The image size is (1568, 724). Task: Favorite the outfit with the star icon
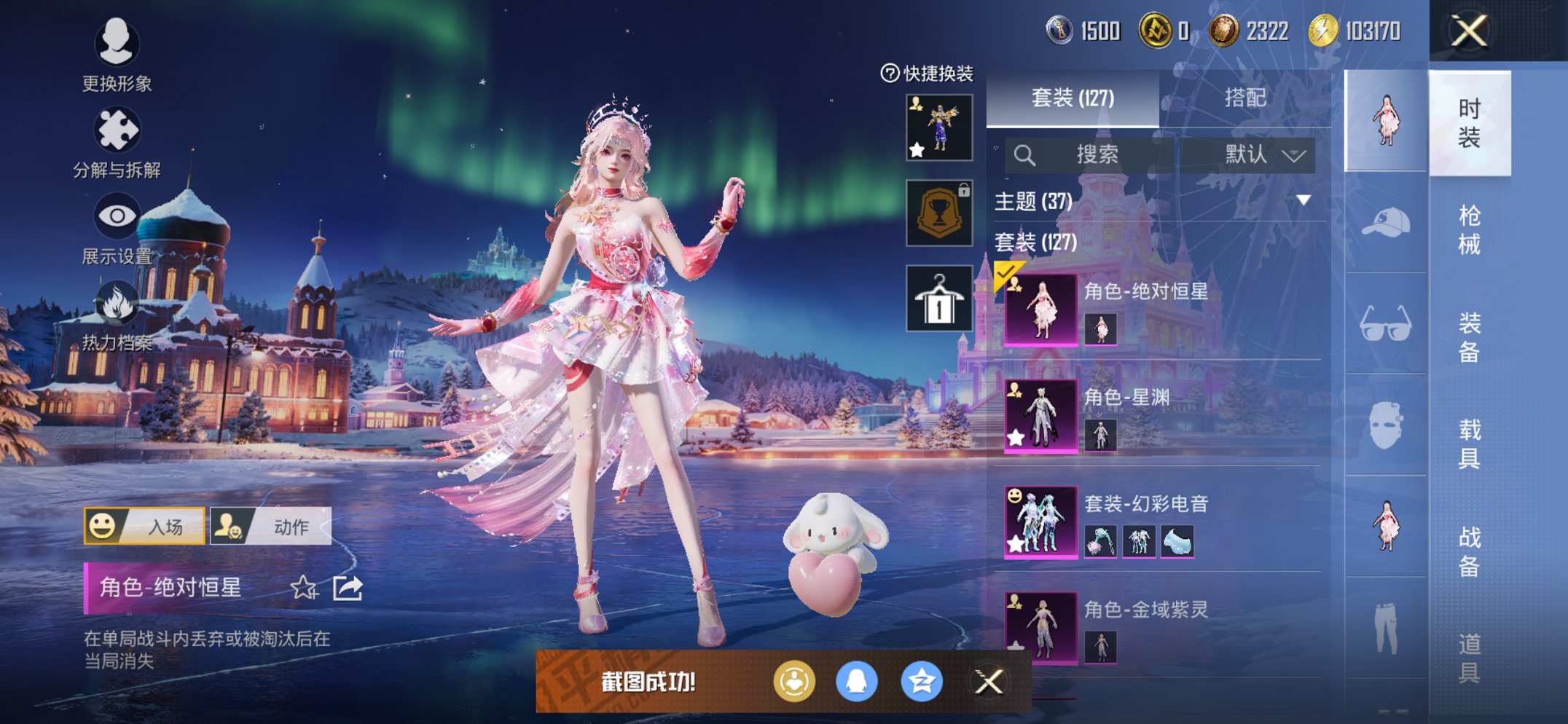click(x=304, y=588)
